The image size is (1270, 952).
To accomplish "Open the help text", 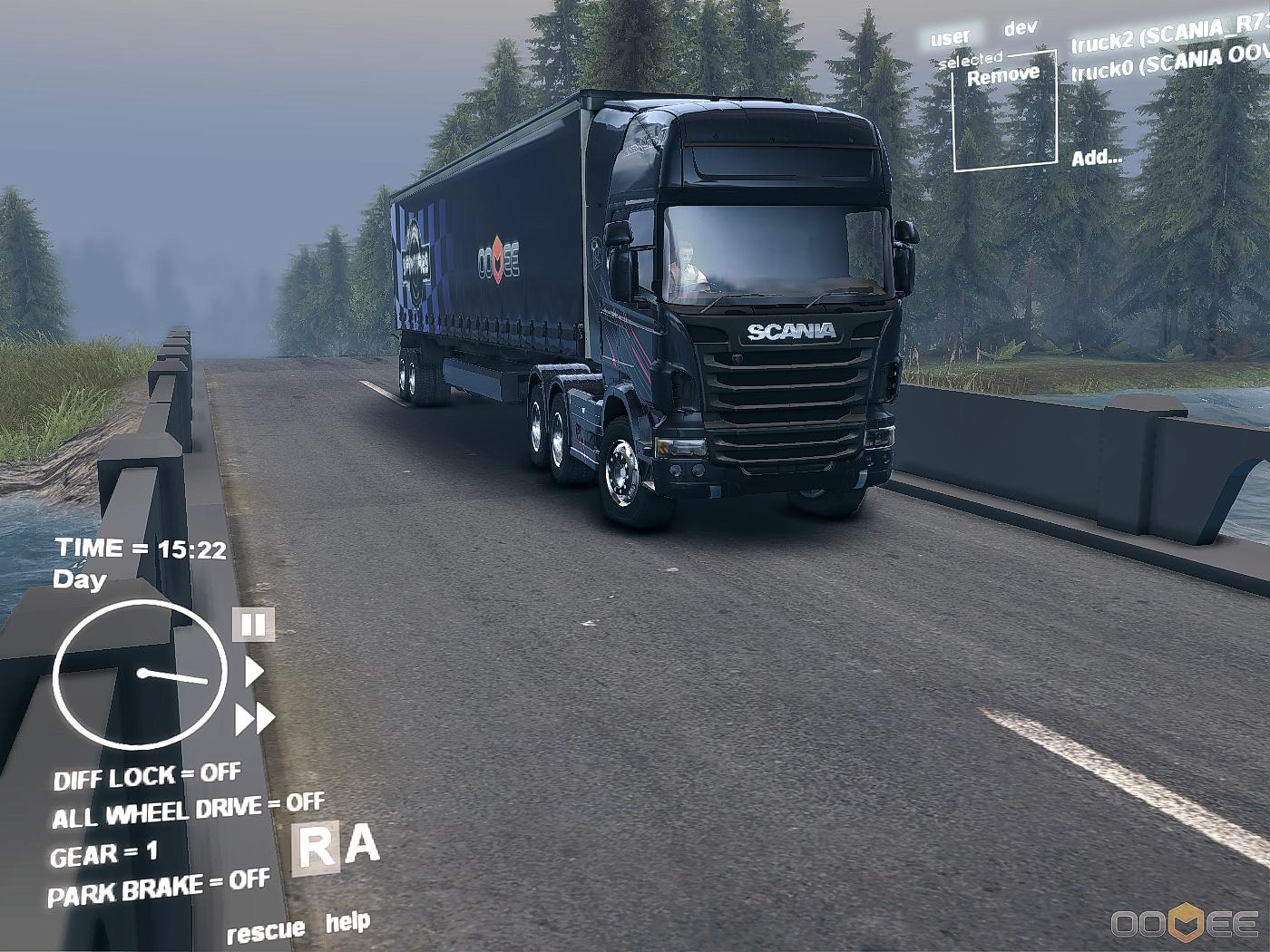I will (x=347, y=923).
